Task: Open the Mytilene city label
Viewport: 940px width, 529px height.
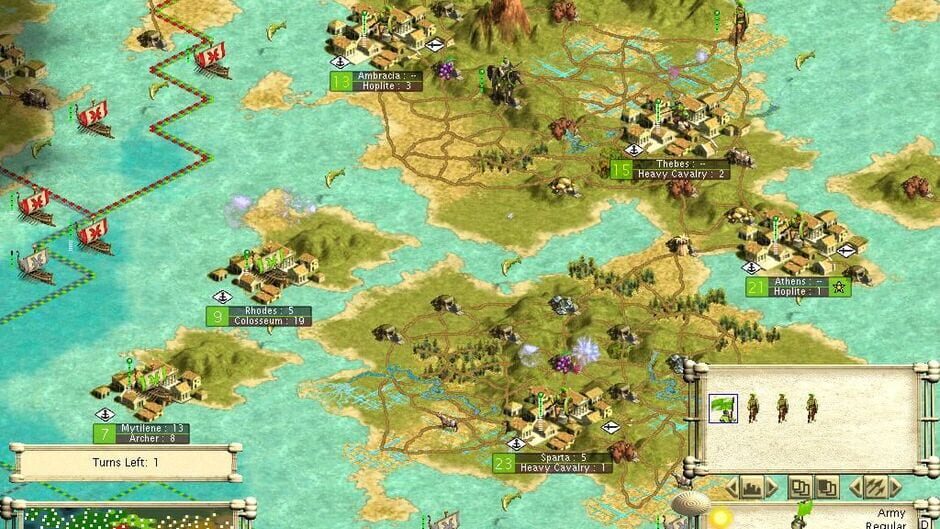Action: click(151, 433)
